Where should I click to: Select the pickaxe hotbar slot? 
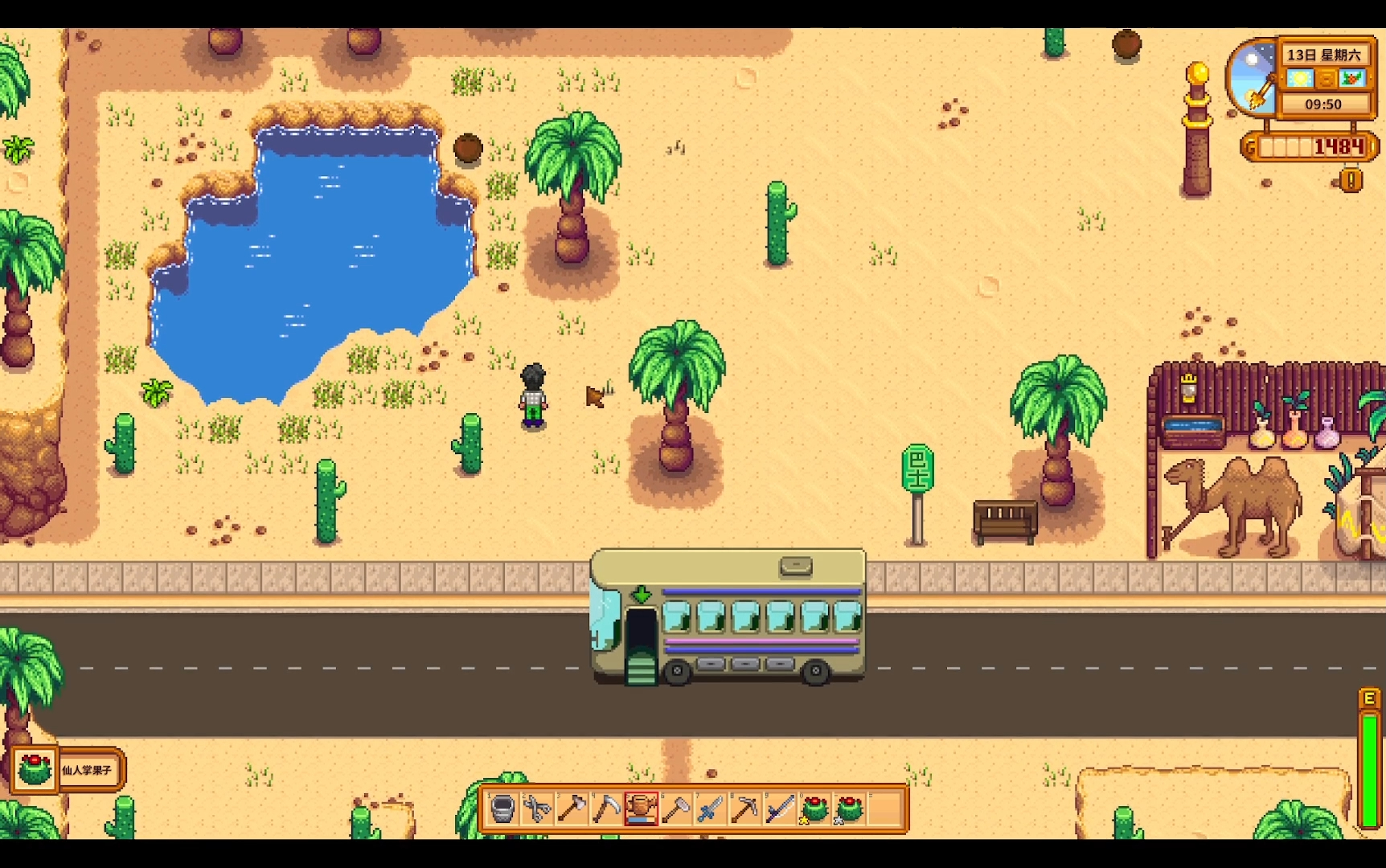pyautogui.click(x=745, y=809)
